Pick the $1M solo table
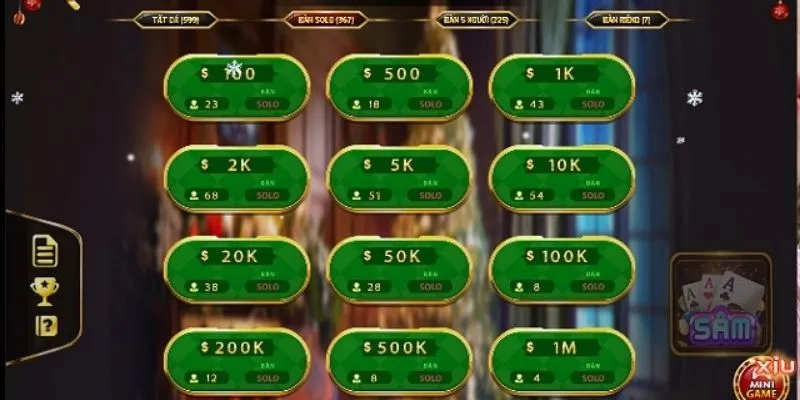800x400 pixels. pos(562,360)
